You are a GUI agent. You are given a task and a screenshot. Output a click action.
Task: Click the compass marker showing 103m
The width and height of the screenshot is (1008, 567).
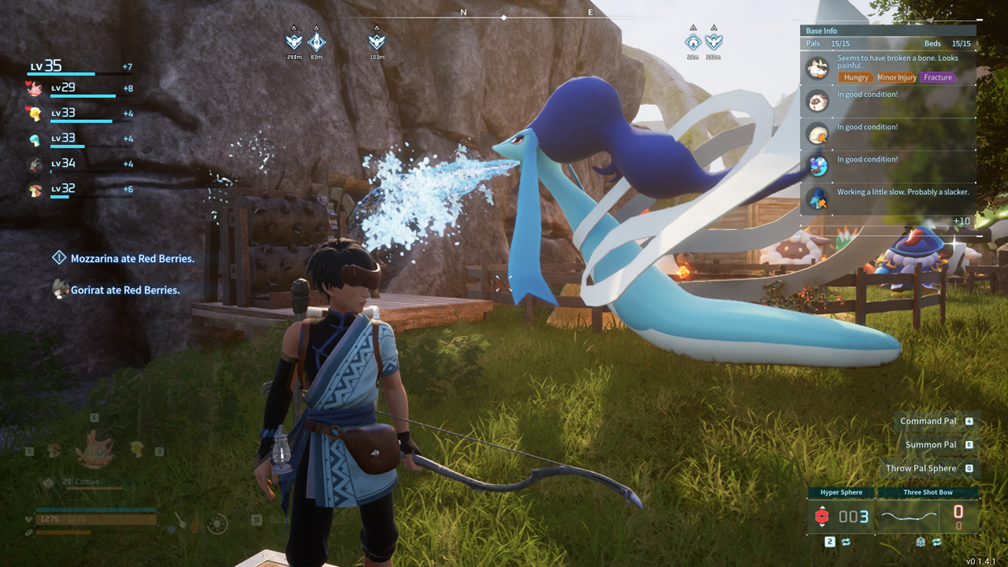376,42
